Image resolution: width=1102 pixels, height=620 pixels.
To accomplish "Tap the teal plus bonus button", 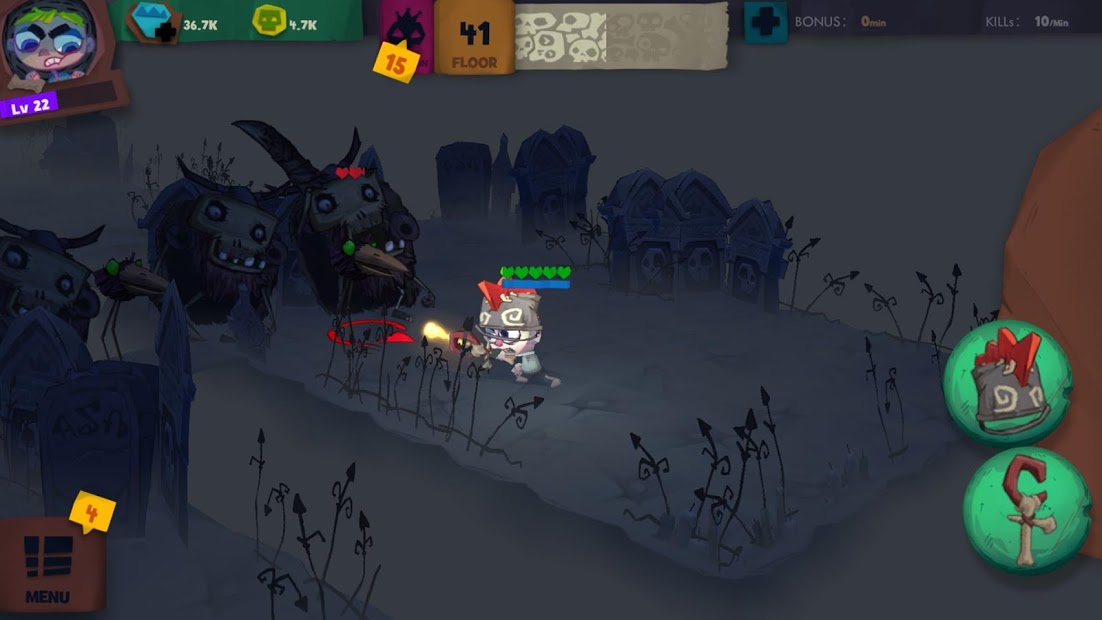I will (x=765, y=22).
